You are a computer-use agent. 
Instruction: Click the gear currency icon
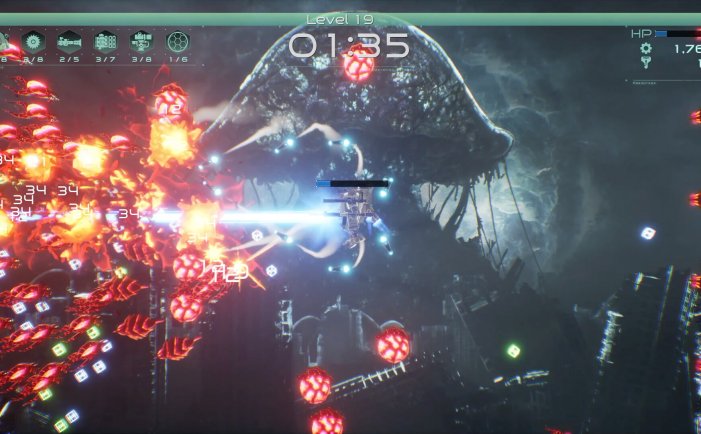646,48
